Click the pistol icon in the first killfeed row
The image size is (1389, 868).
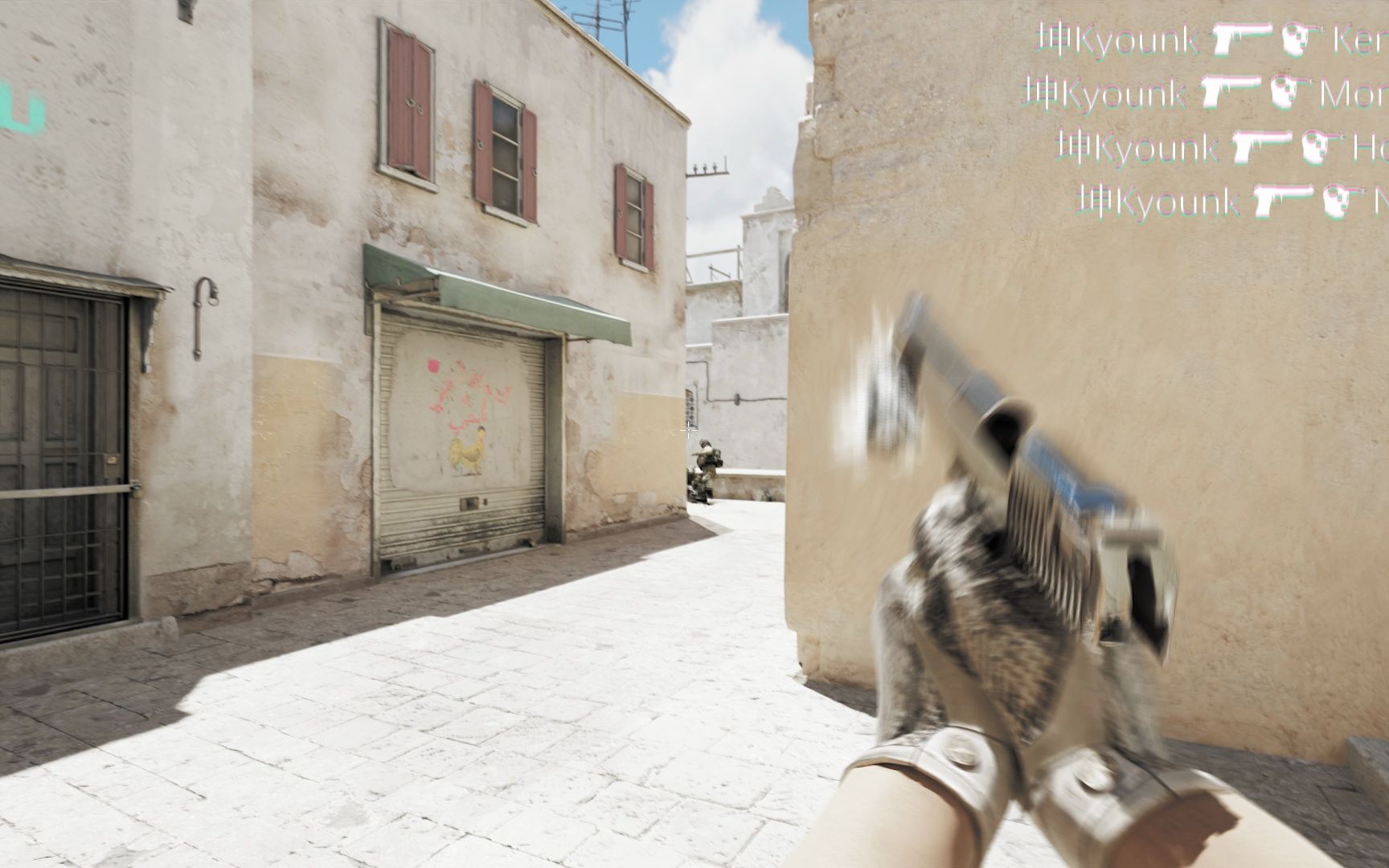click(x=1241, y=38)
